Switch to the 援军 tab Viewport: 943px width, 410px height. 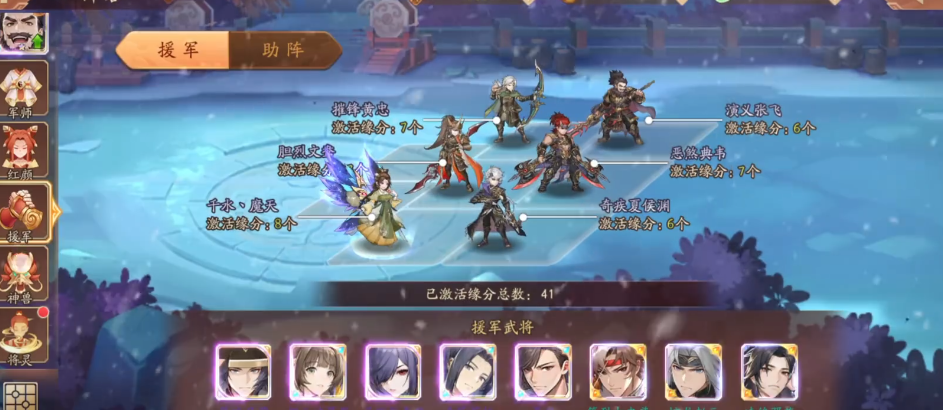(x=178, y=50)
